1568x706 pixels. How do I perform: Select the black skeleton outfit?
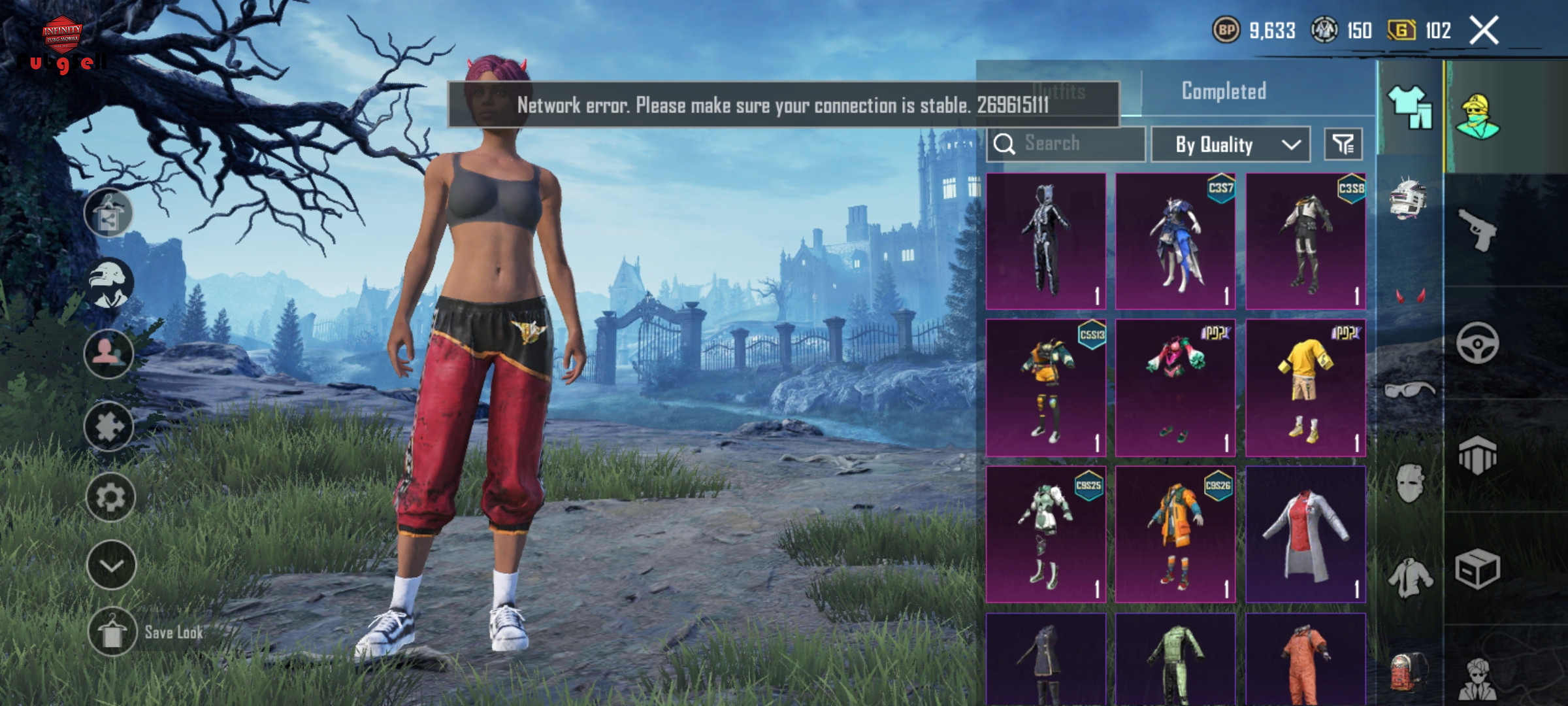[1045, 241]
